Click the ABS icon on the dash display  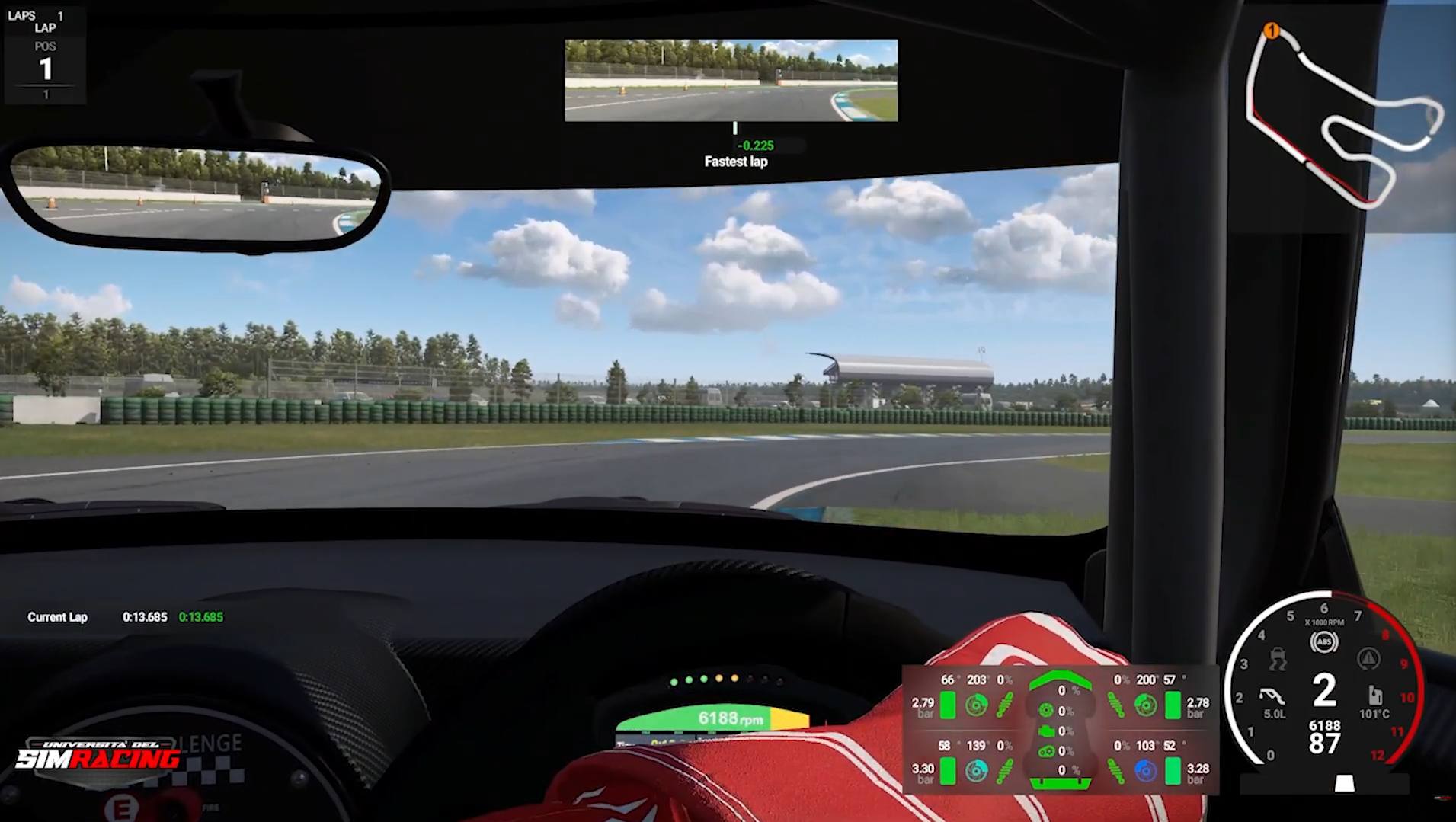click(x=1324, y=641)
